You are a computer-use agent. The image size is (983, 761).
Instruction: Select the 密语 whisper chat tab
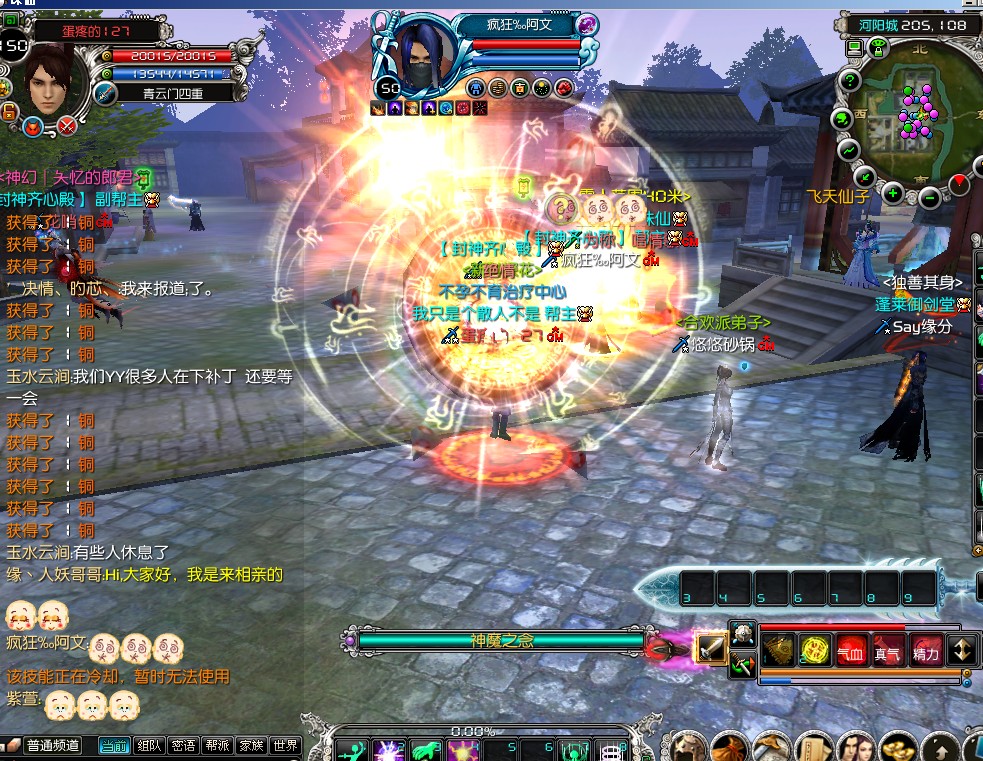tap(183, 745)
